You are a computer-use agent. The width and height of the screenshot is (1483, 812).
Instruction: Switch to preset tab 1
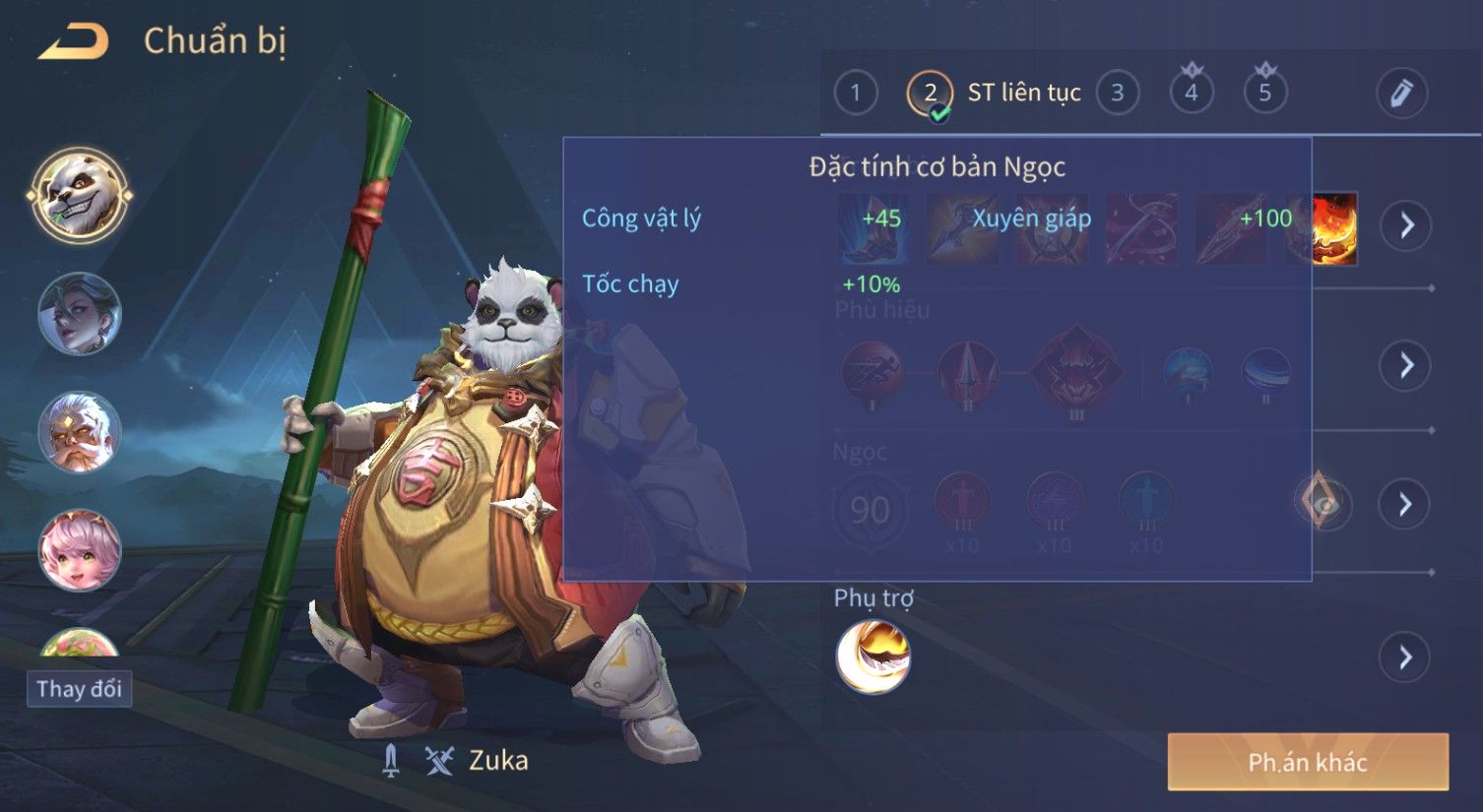click(x=855, y=94)
